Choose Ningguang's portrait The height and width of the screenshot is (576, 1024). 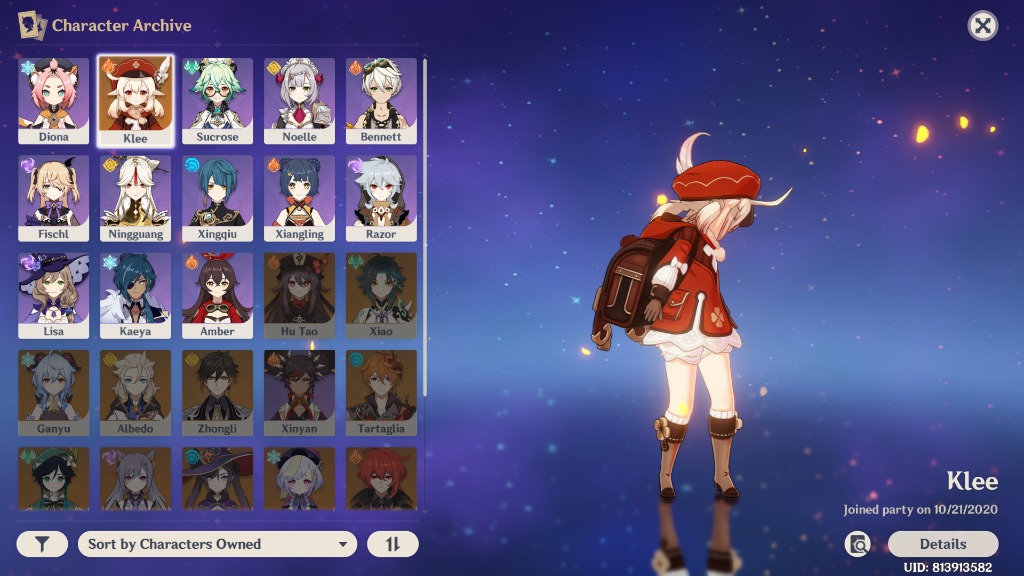point(135,197)
